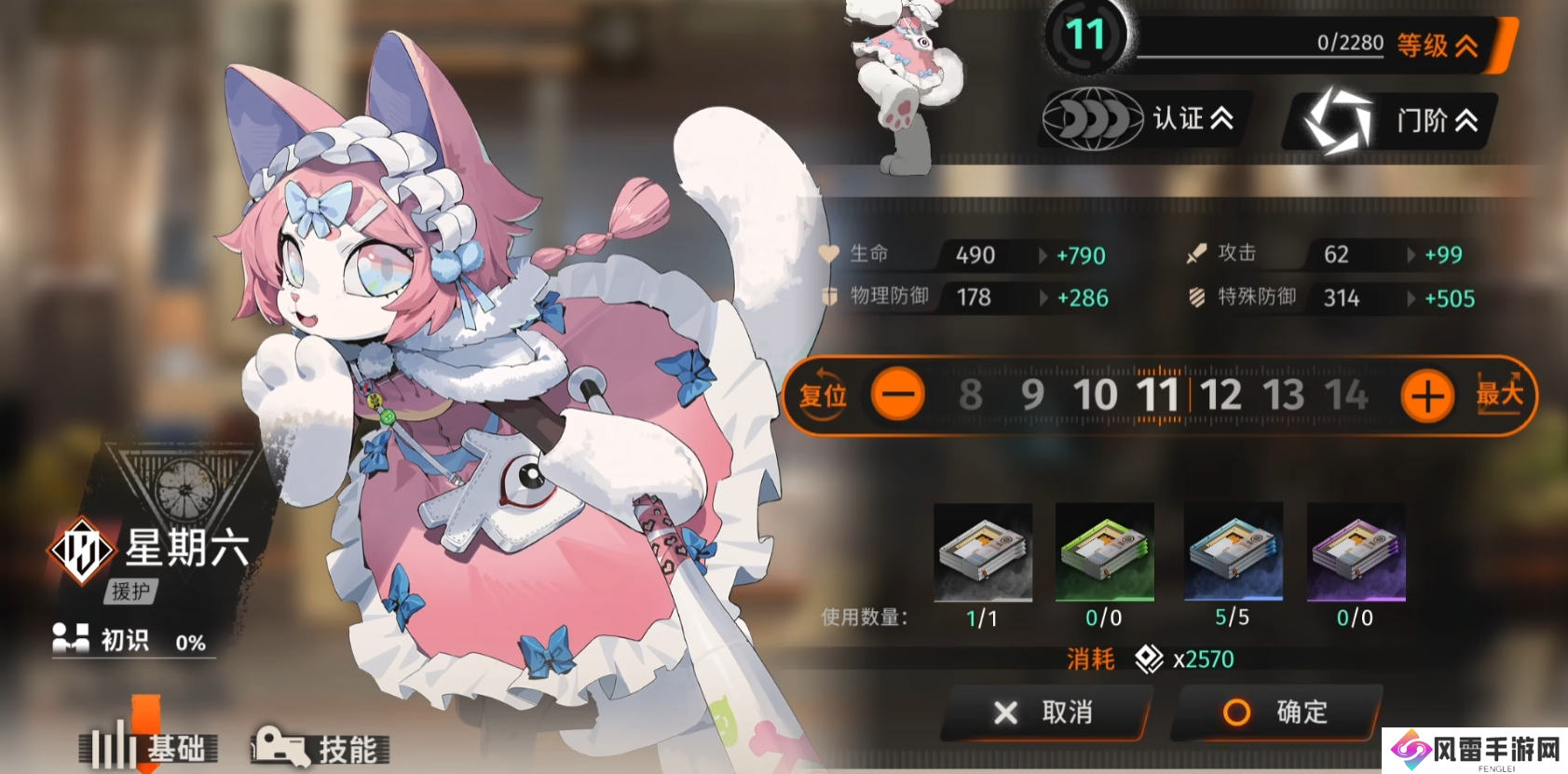Switch to the 基础 basics tab
Screen dimensions: 1568x774
(x=149, y=747)
